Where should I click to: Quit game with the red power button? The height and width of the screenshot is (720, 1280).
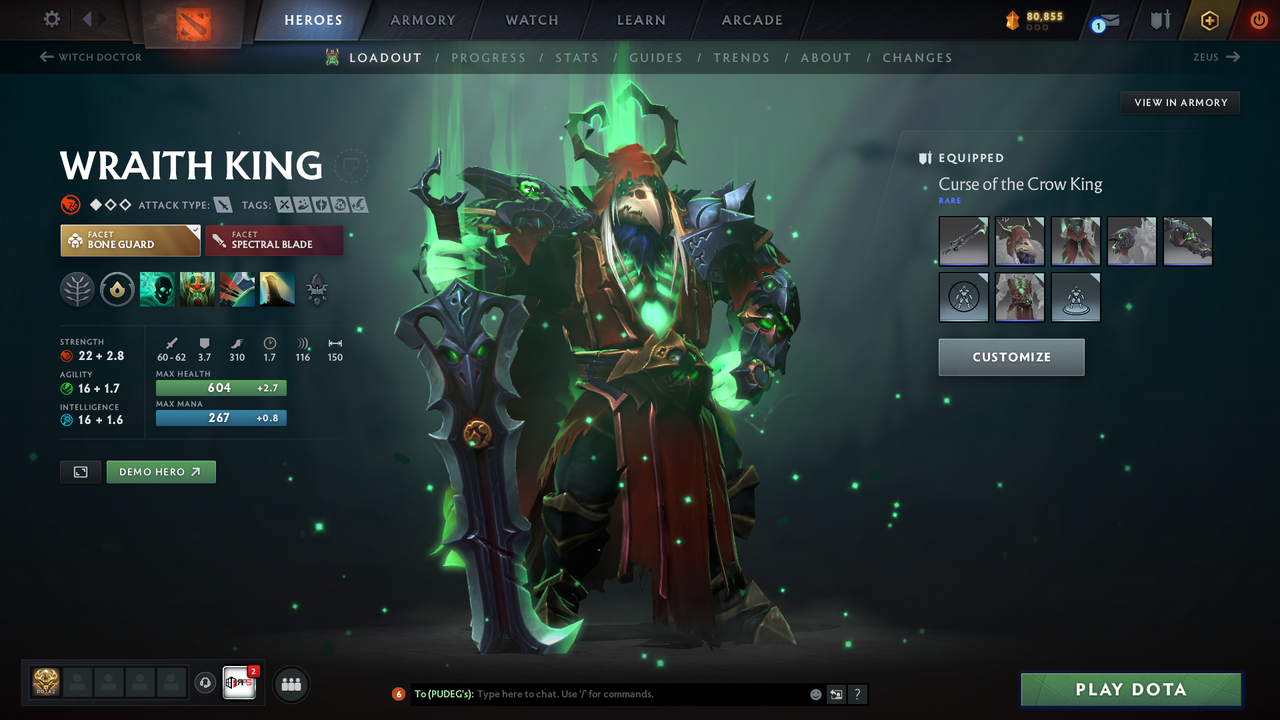point(1259,20)
